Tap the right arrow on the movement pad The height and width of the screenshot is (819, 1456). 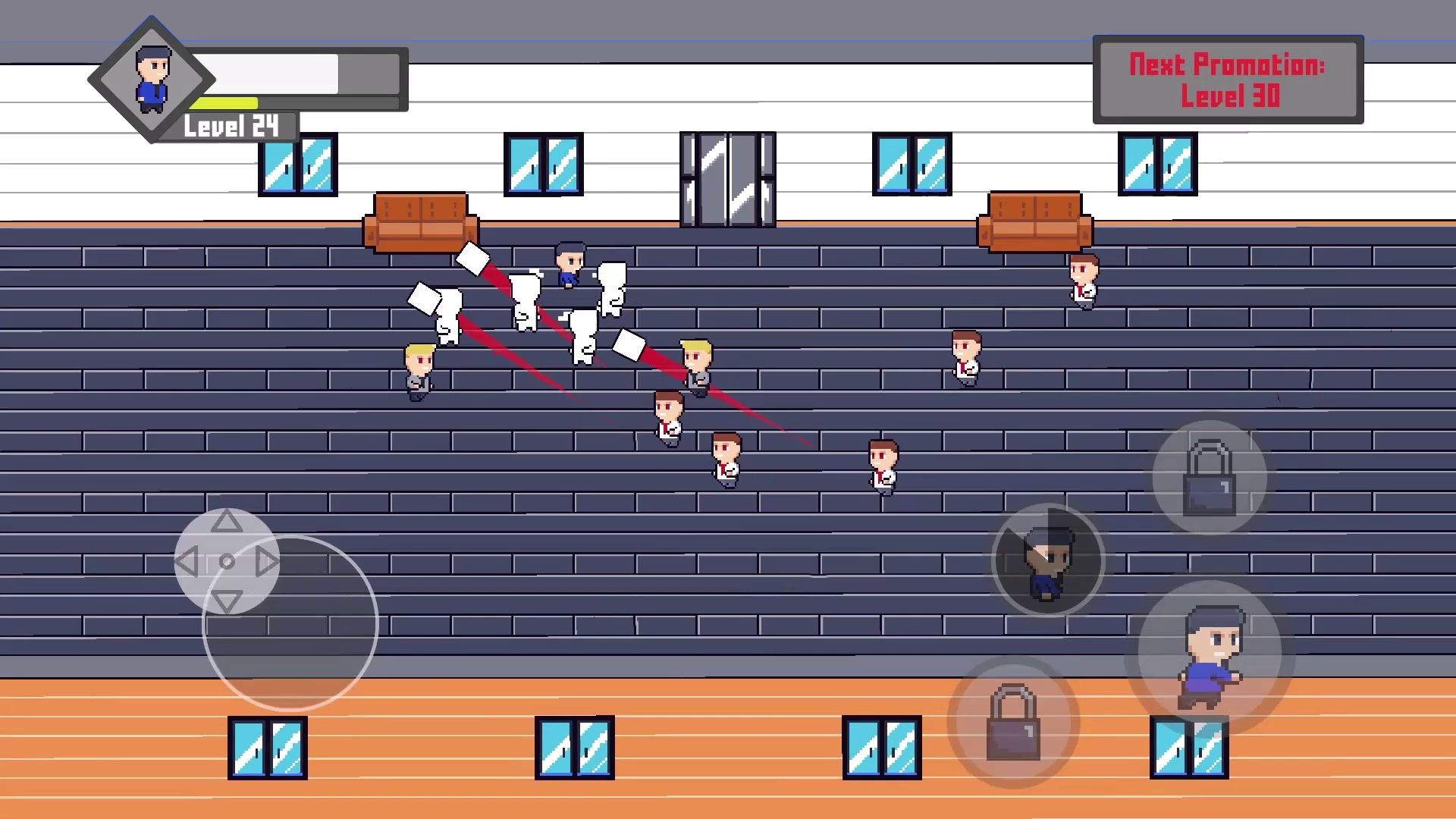pyautogui.click(x=266, y=562)
